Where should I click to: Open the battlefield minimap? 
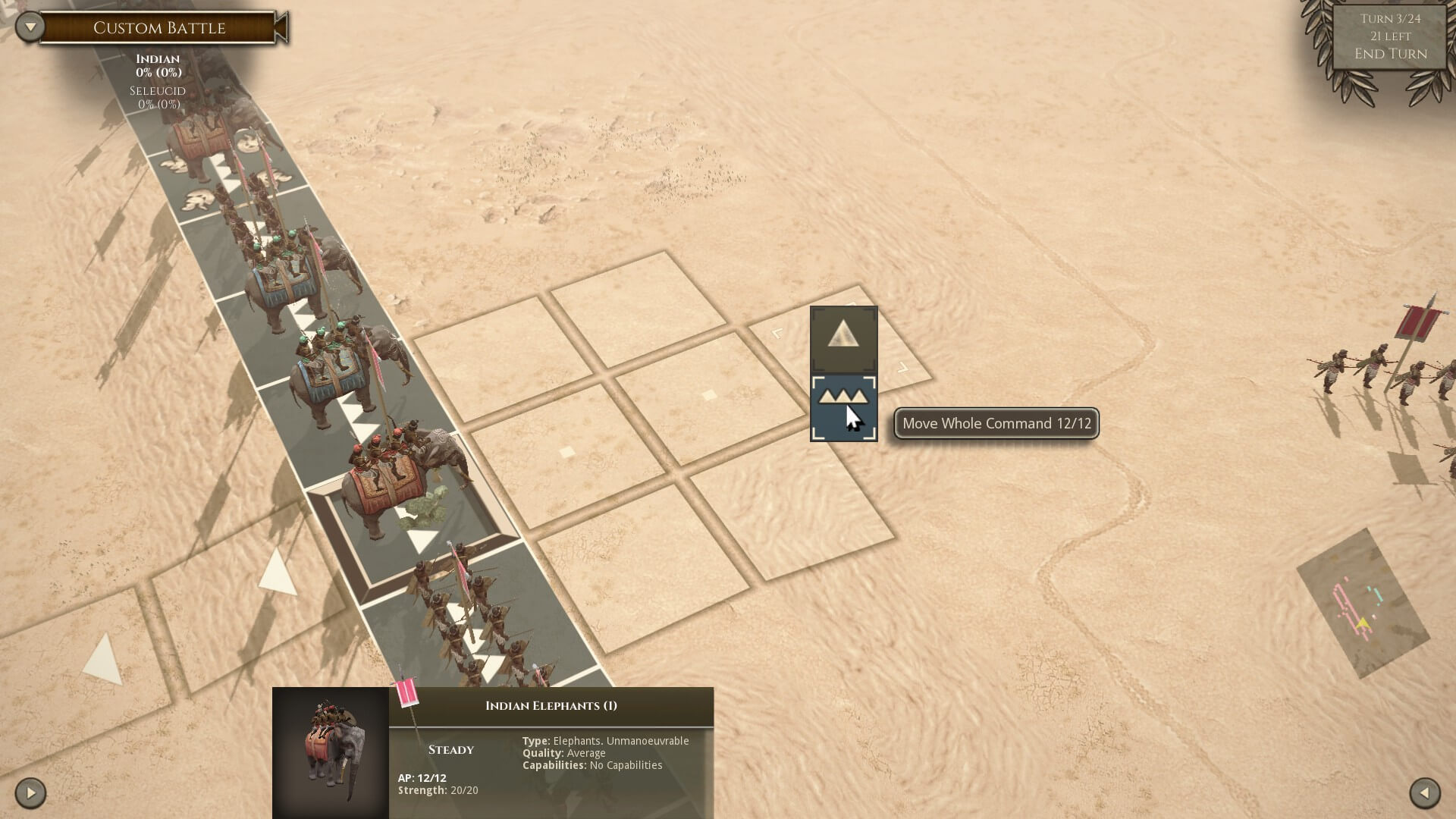point(1363,604)
